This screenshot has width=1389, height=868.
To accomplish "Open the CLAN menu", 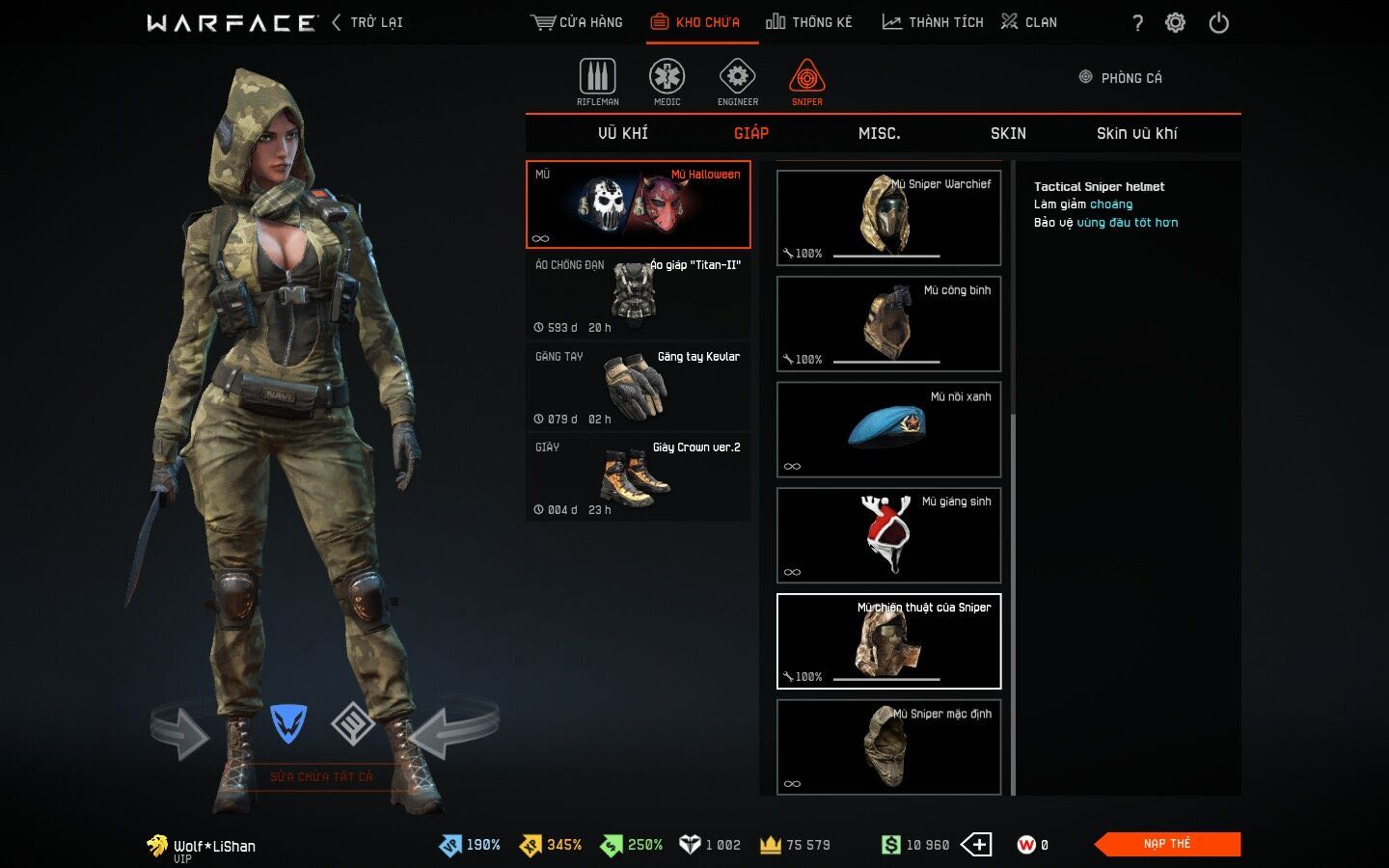I will pyautogui.click(x=1029, y=22).
